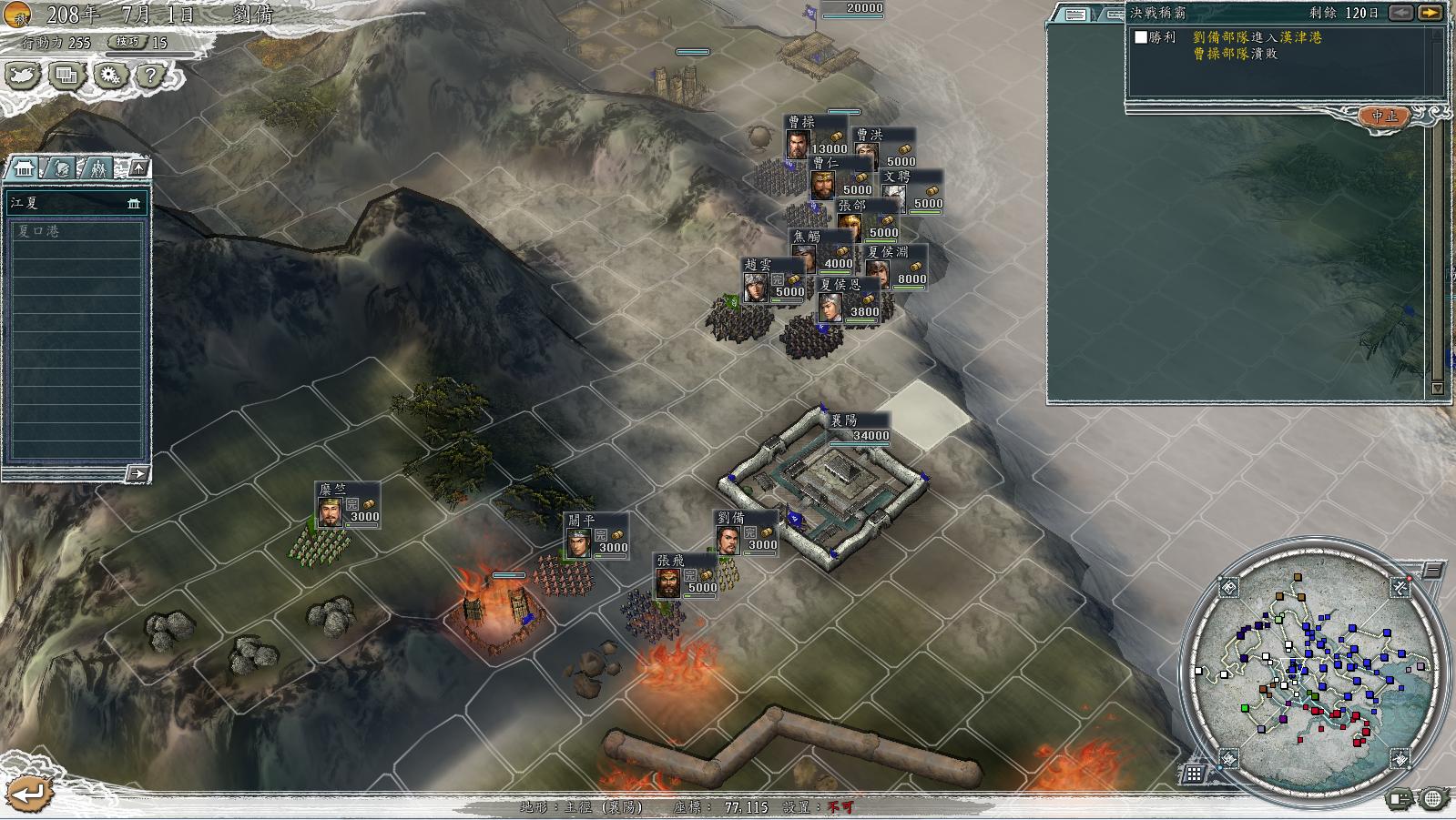
Task: Switch to the officers figures tab
Action: click(x=97, y=168)
